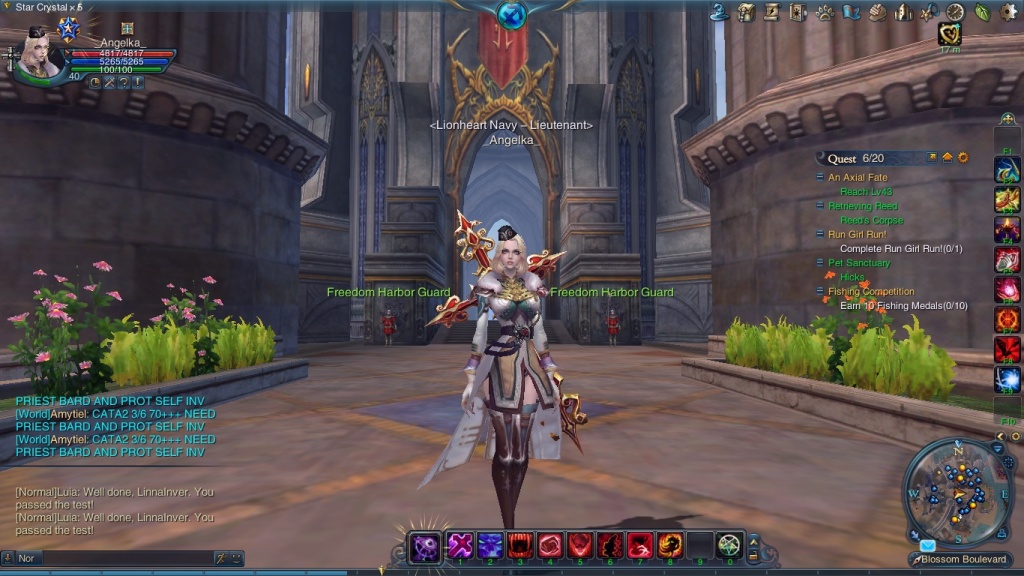This screenshot has height=576, width=1024.
Task: Open the paw print pet menu
Action: click(x=825, y=12)
